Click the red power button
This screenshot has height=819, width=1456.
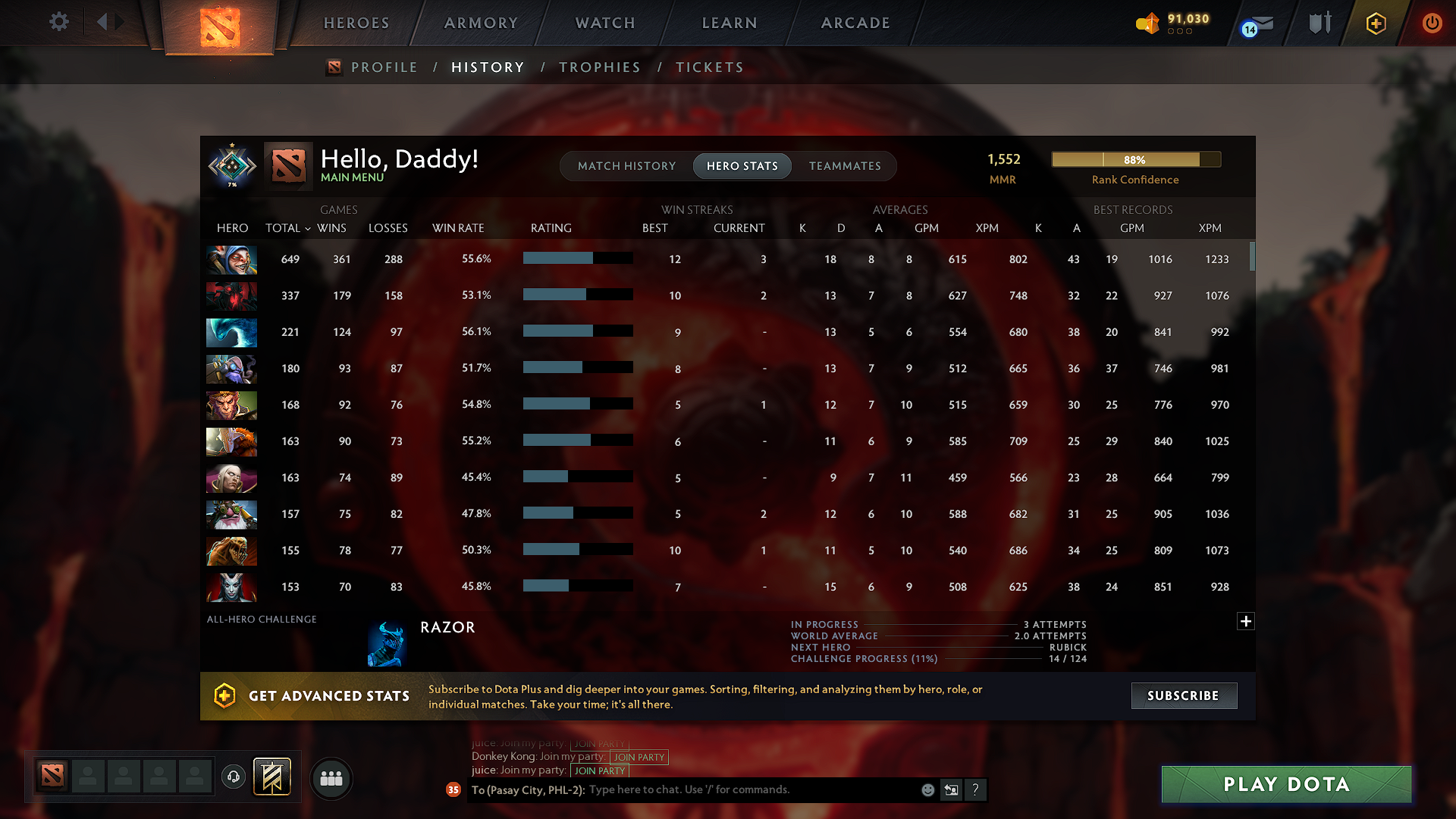click(x=1432, y=23)
